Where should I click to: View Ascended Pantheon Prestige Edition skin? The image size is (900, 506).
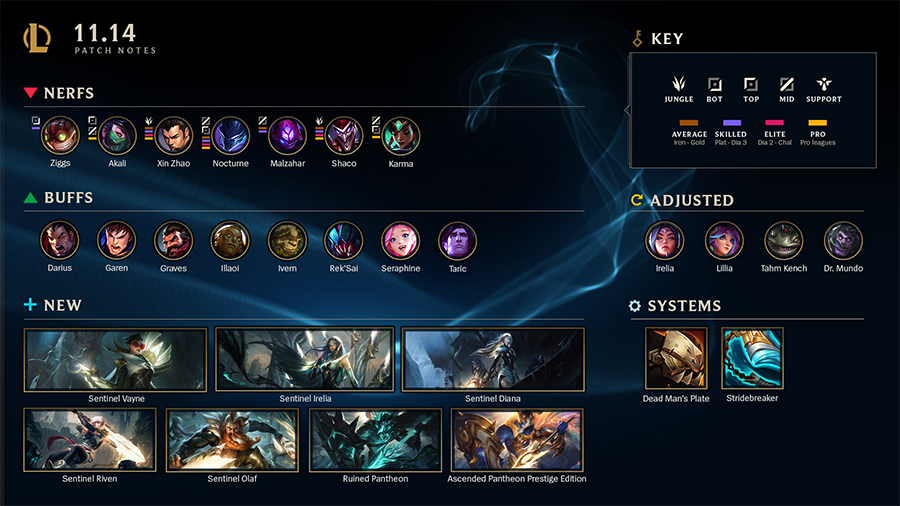pyautogui.click(x=517, y=440)
